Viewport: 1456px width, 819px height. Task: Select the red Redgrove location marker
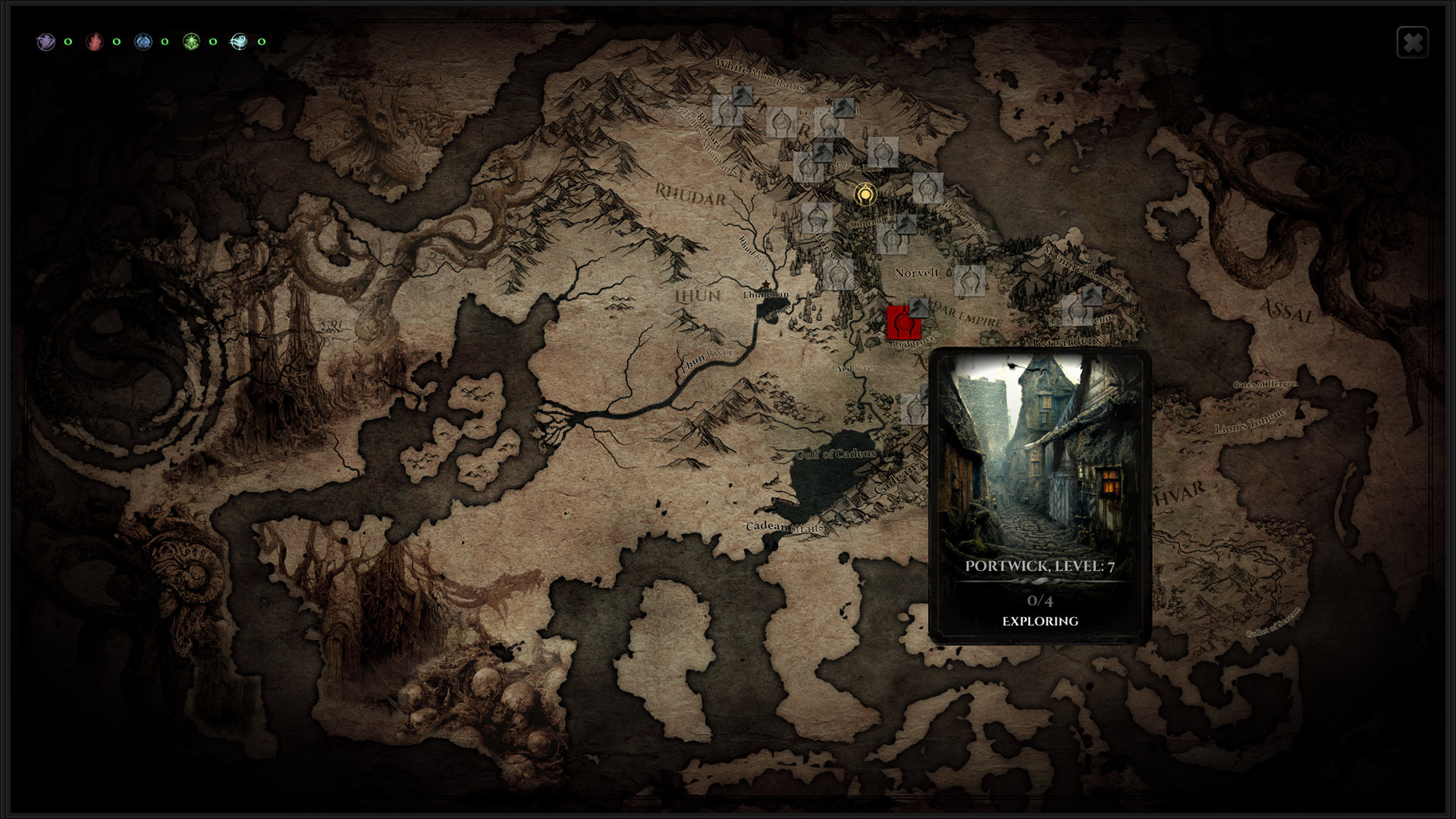tap(903, 323)
